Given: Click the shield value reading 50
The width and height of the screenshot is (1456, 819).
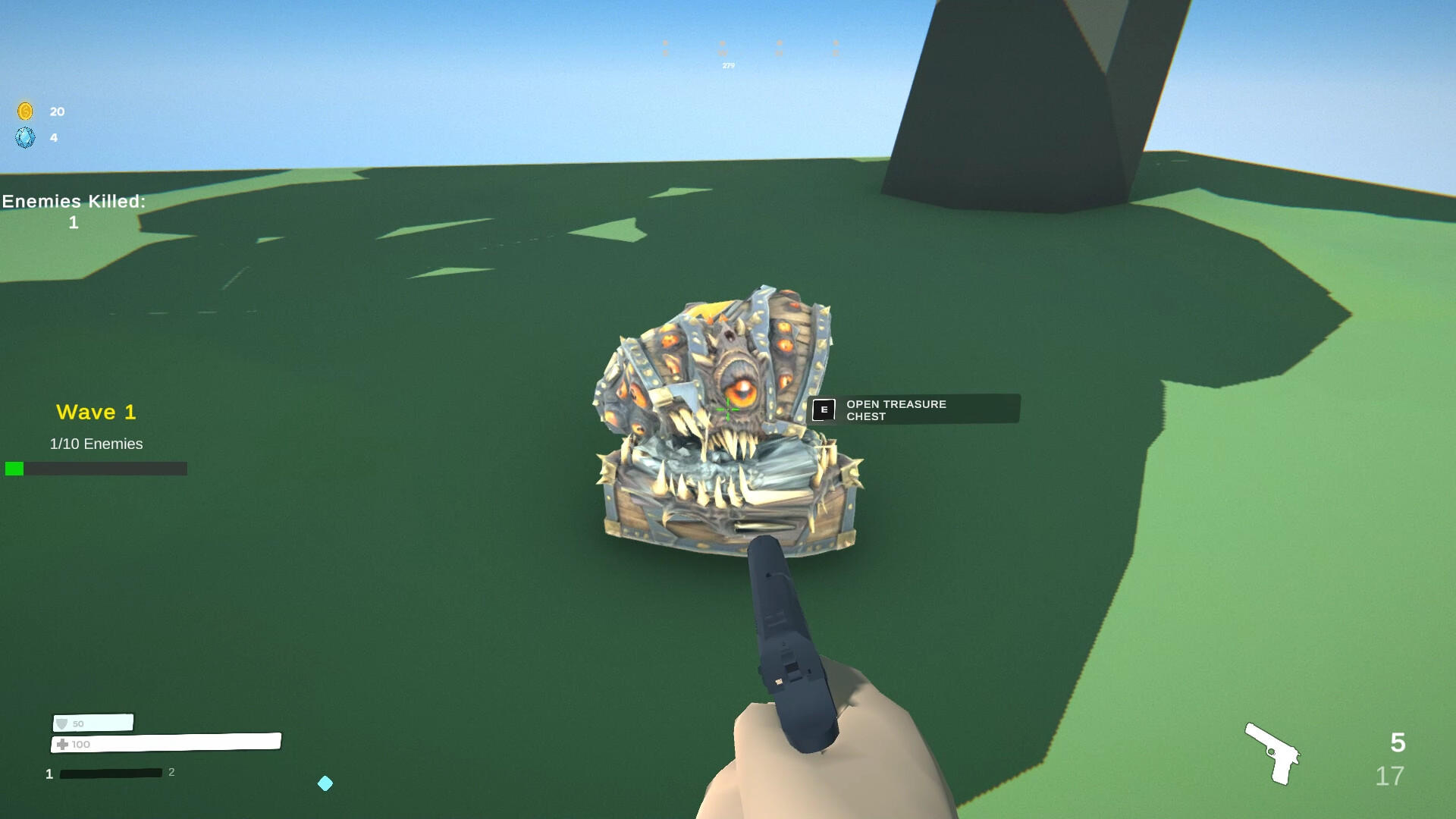Looking at the screenshot, I should coord(78,724).
